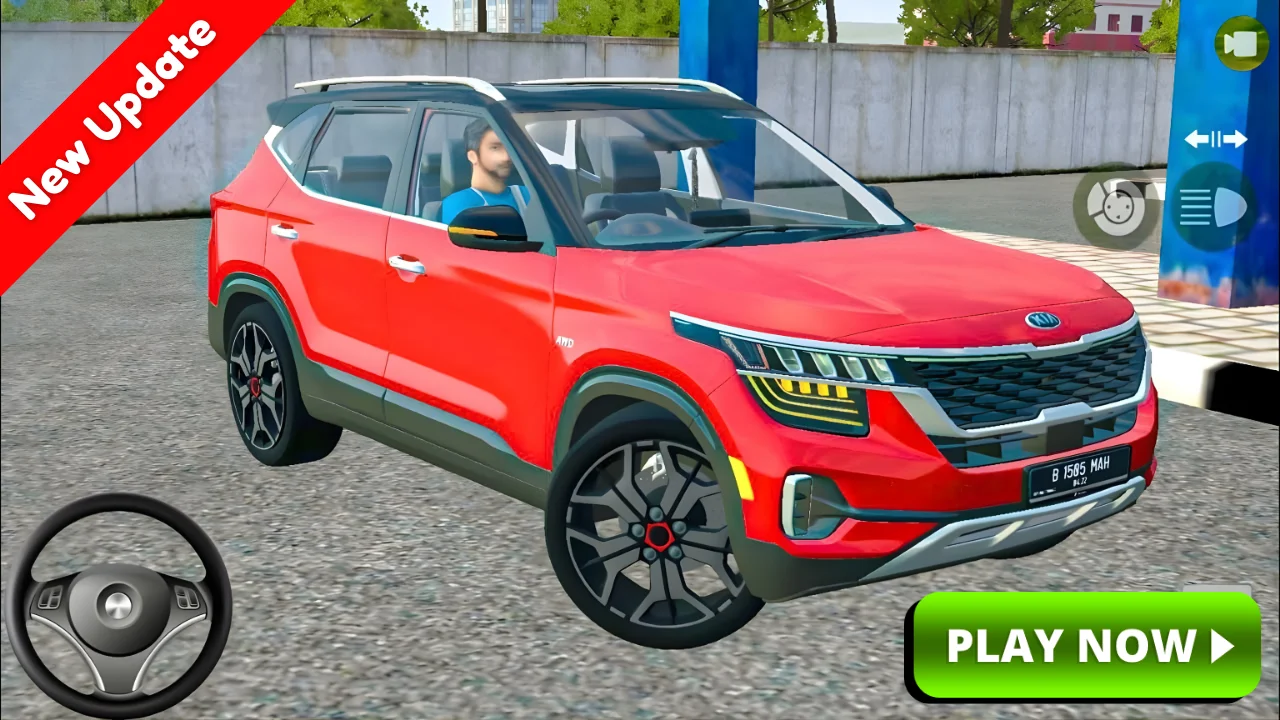
Task: Select the steering wheel control
Action: 117,600
